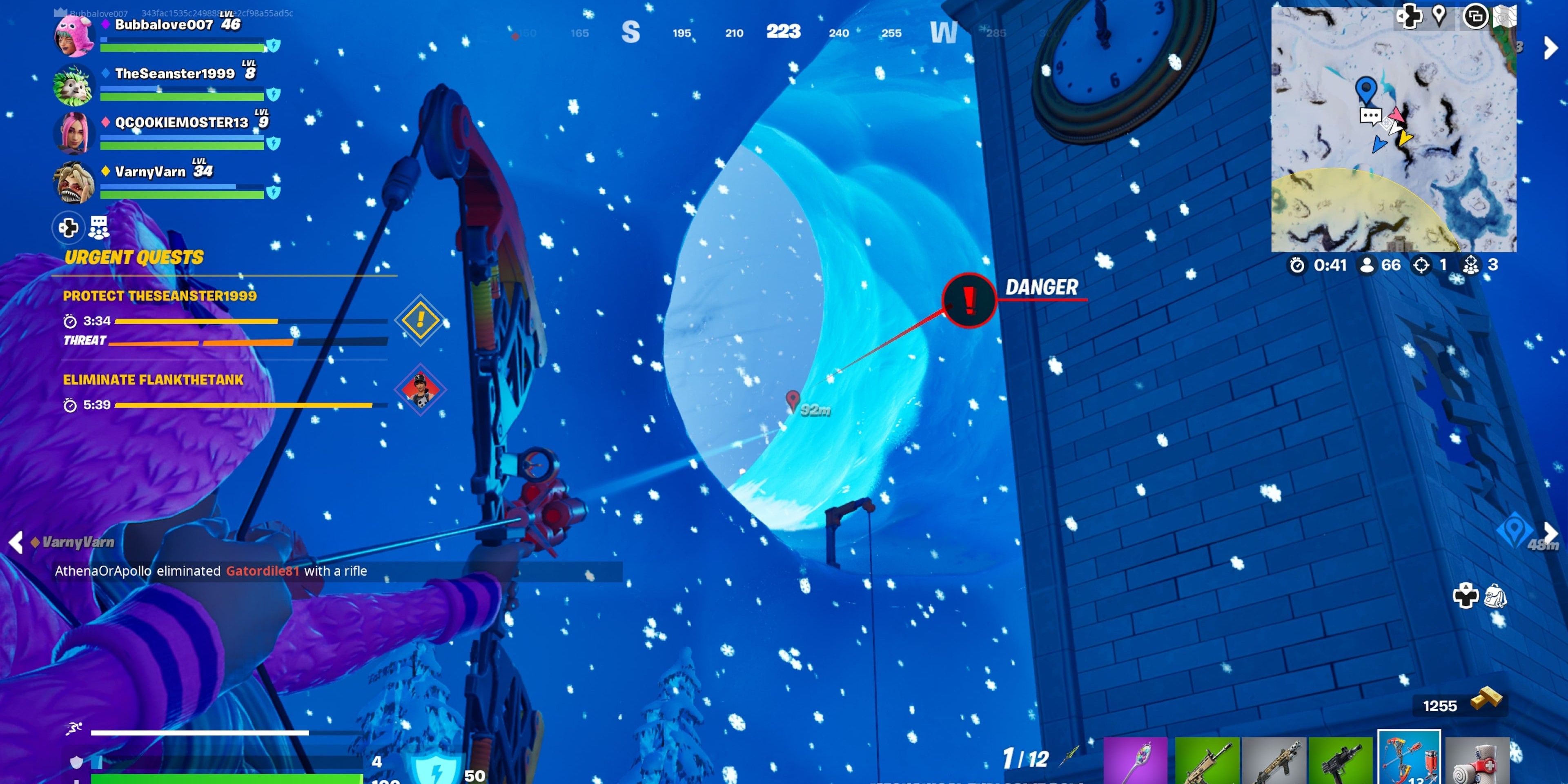Open the Protect TheSeanster1999 quest
The image size is (1568, 784).
(160, 296)
